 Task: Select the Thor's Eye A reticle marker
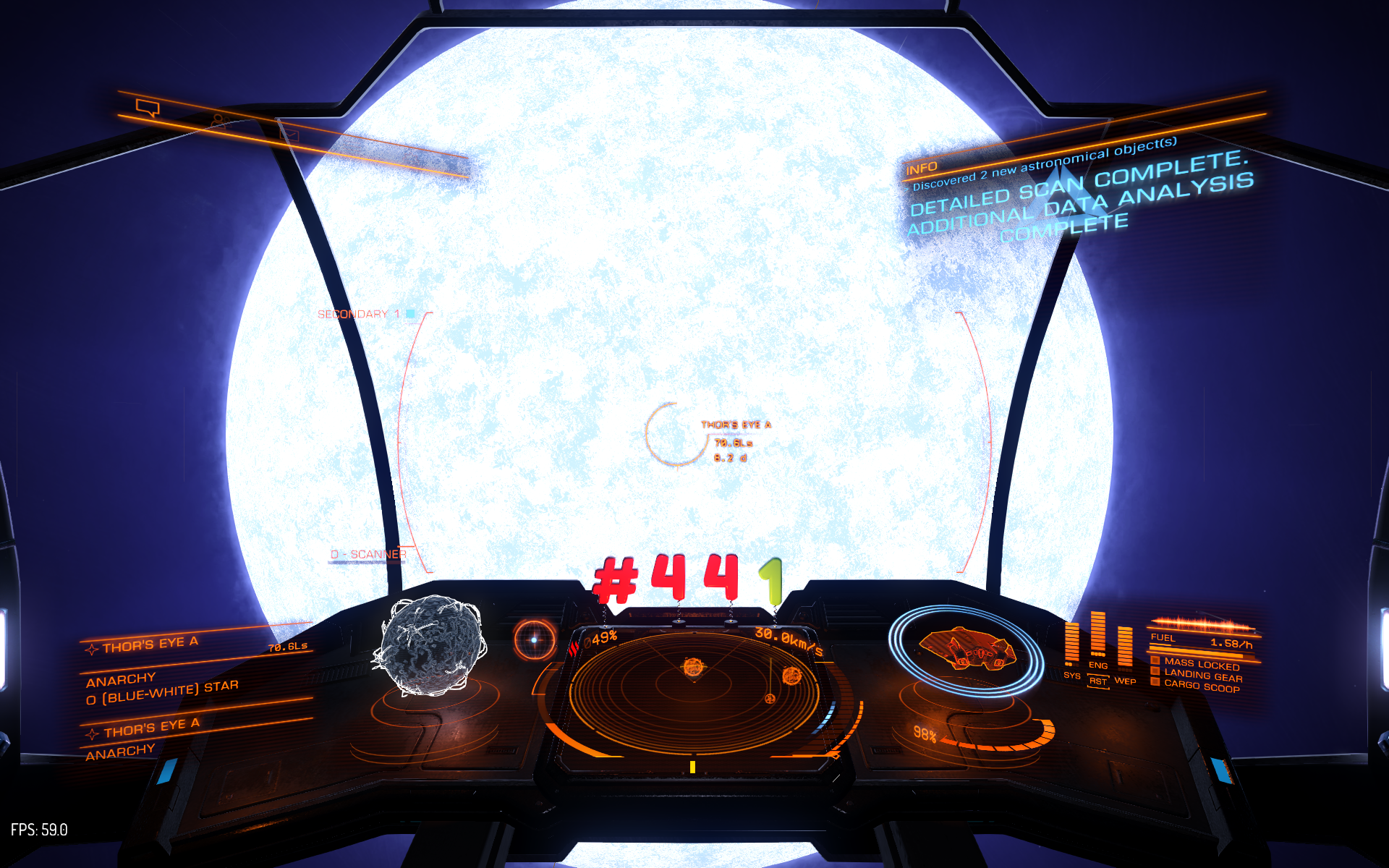pos(676,434)
